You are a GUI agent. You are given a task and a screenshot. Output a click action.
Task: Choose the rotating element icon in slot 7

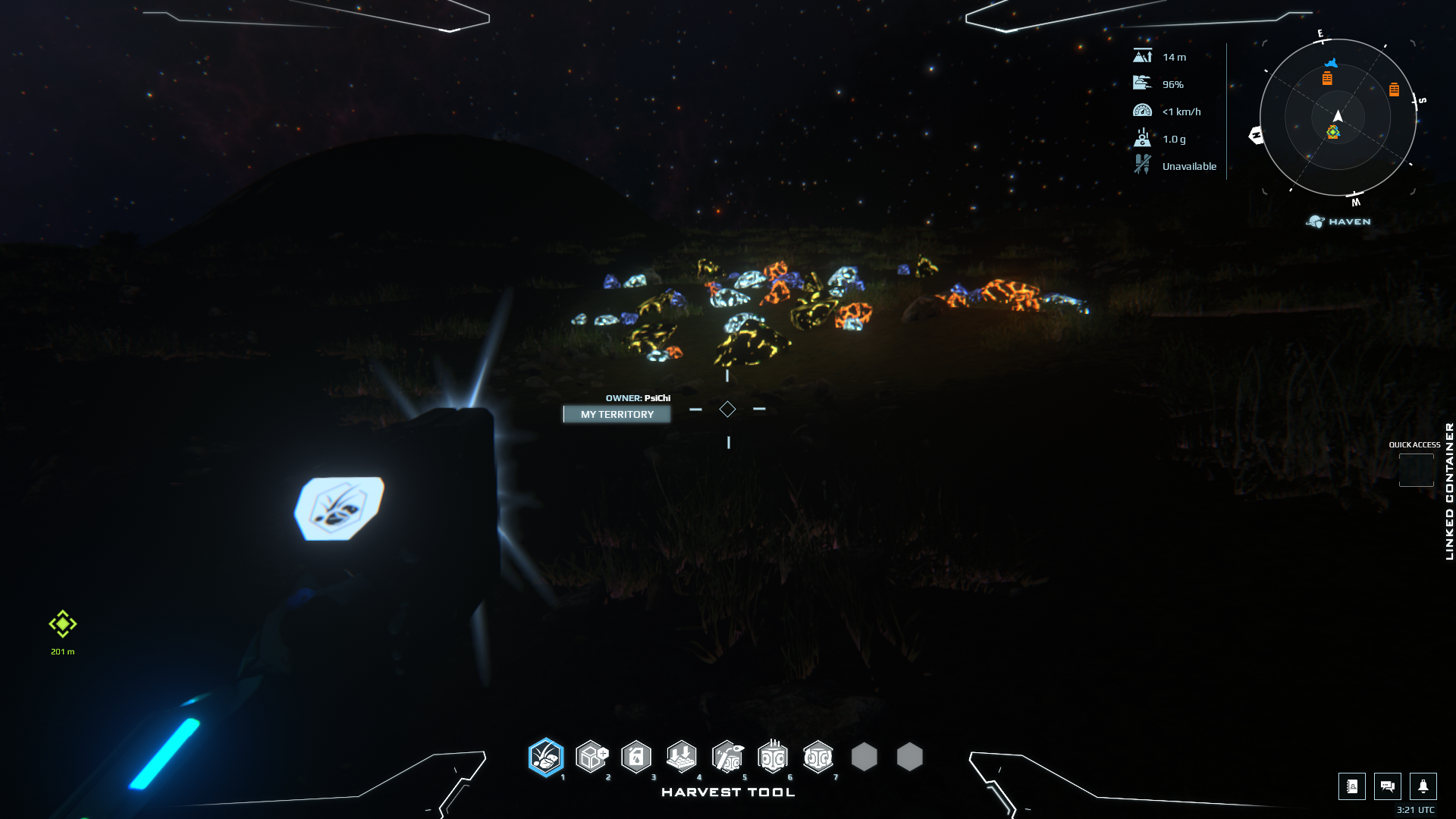(818, 757)
